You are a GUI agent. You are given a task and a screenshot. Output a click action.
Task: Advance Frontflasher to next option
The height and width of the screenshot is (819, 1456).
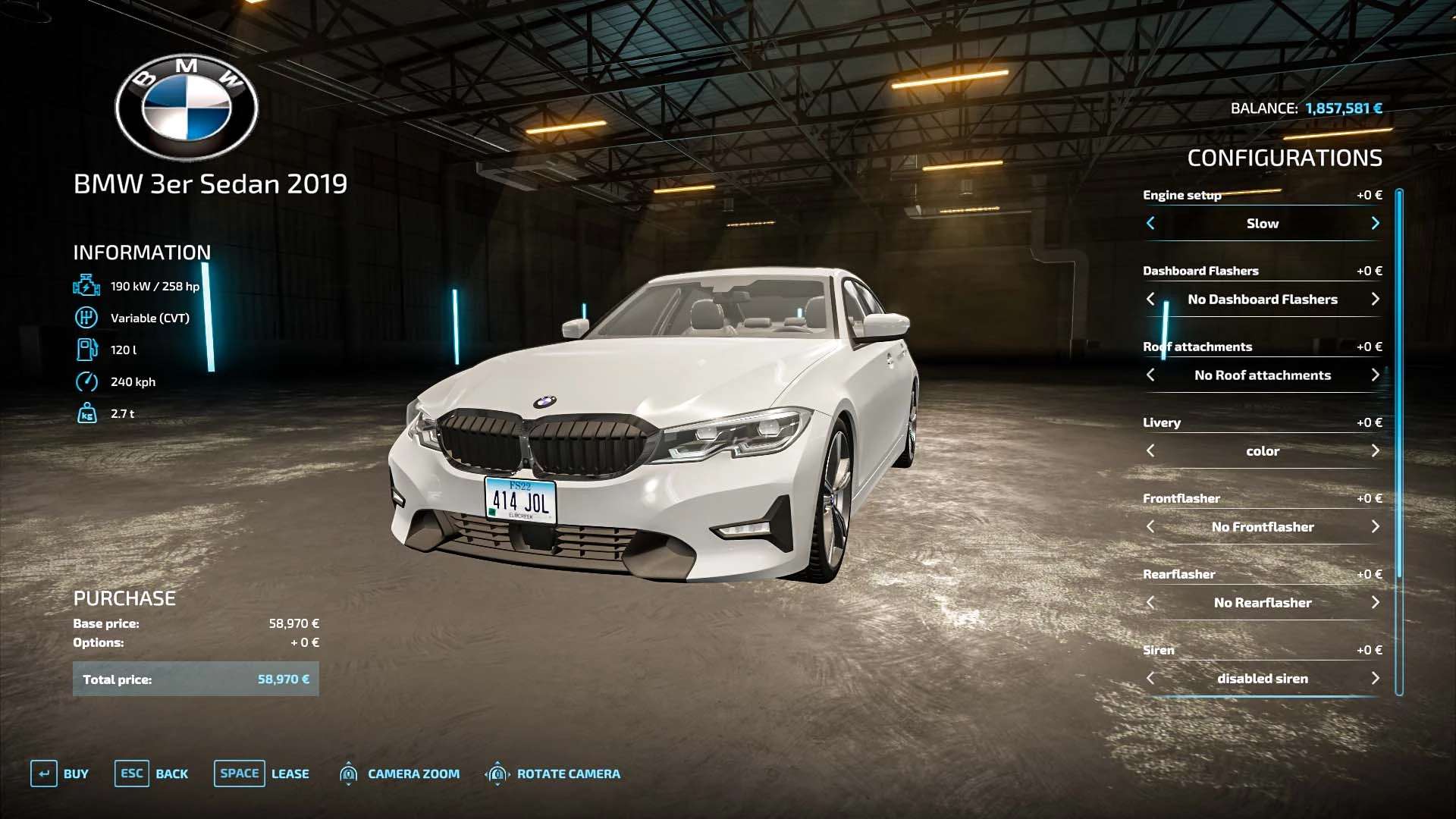tap(1375, 526)
